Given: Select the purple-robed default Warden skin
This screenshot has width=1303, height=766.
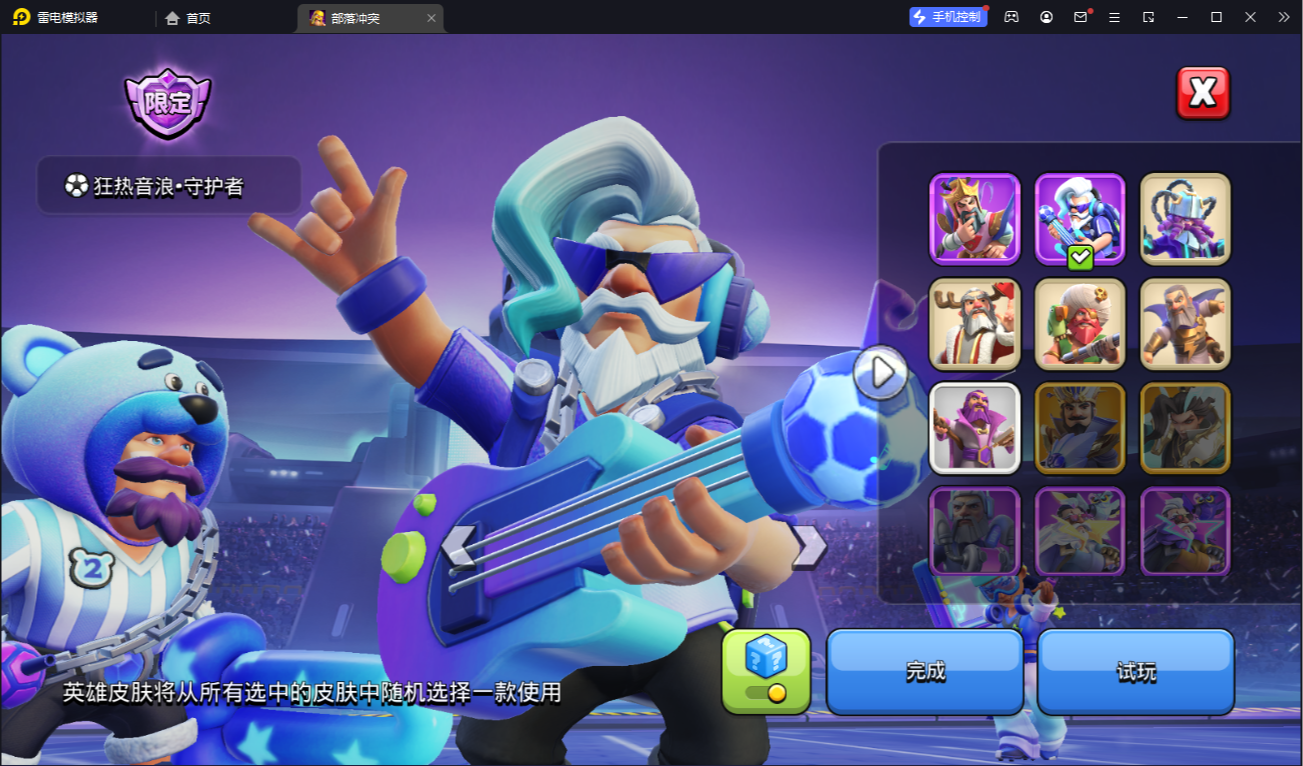Looking at the screenshot, I should point(975,428).
